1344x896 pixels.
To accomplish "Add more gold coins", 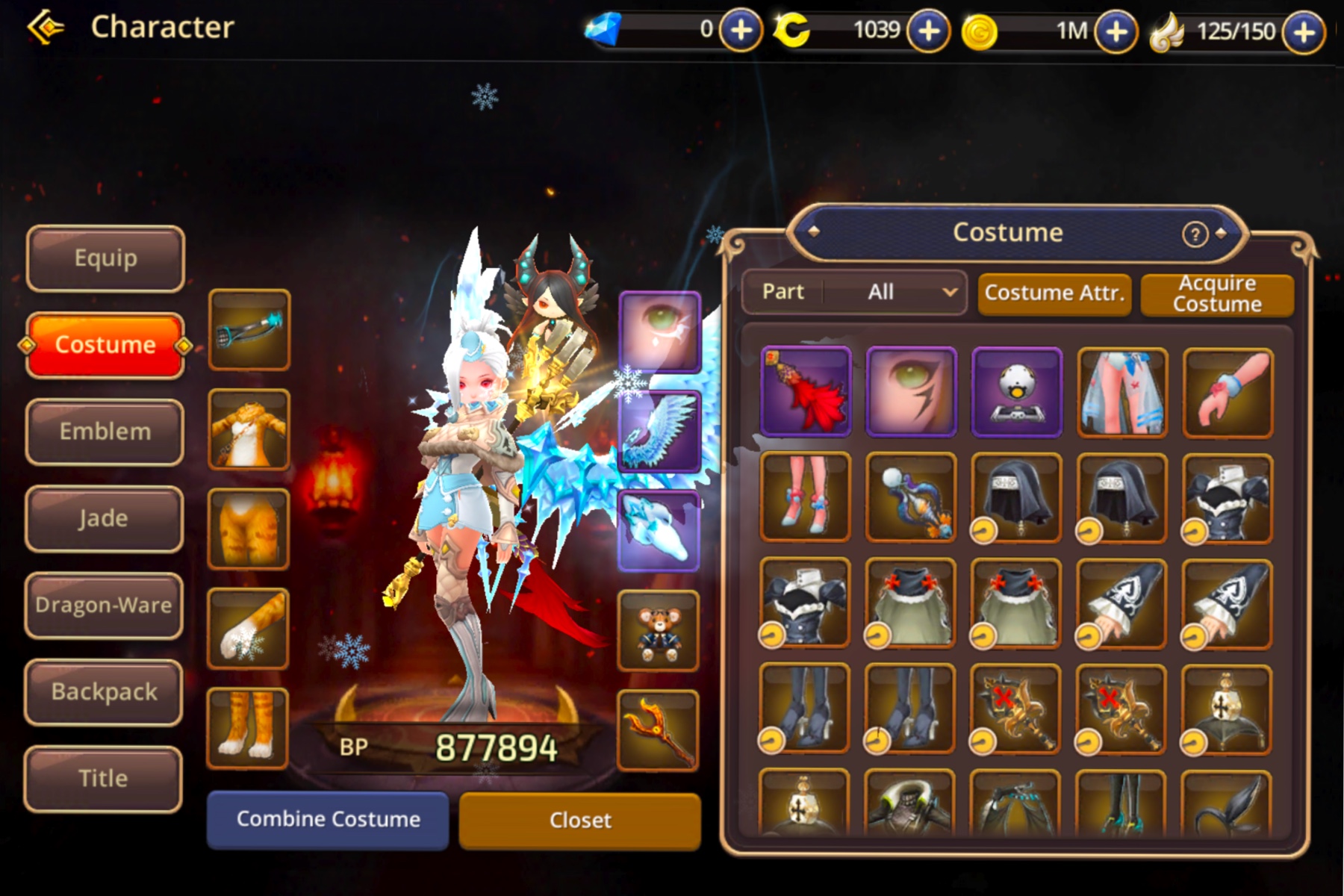I will pyautogui.click(x=1116, y=31).
